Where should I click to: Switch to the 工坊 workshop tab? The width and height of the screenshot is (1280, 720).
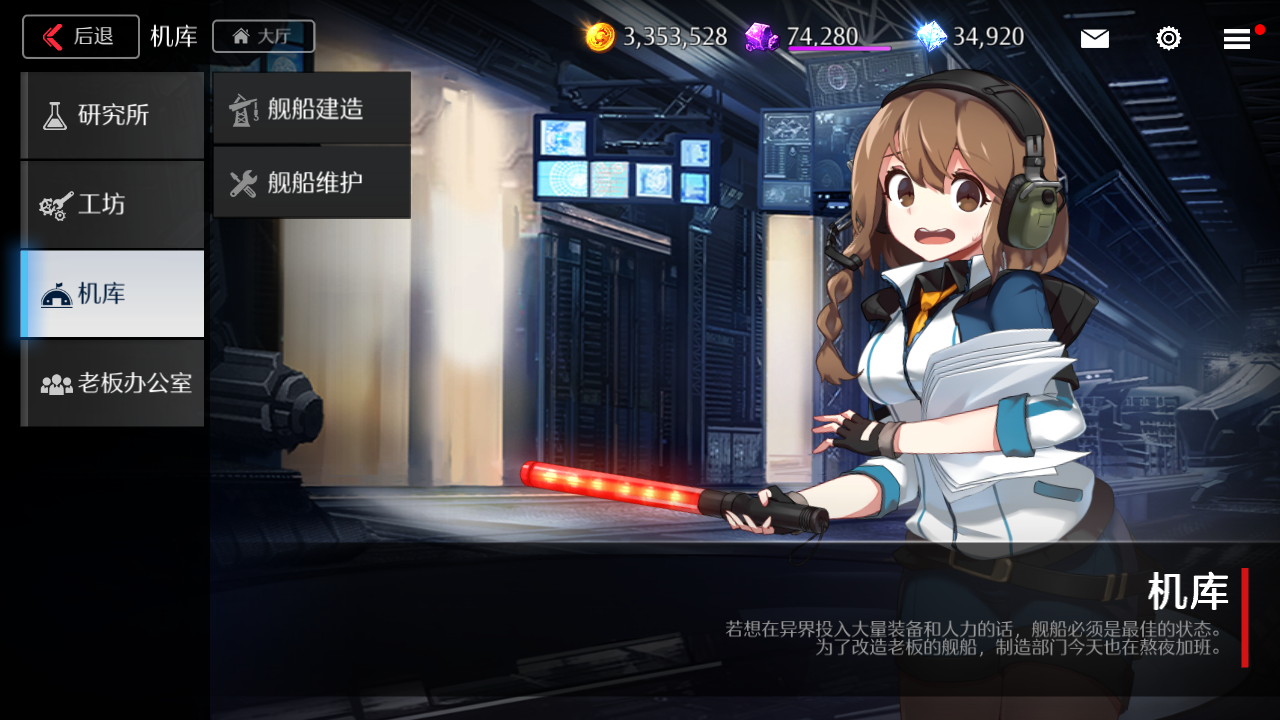click(113, 205)
